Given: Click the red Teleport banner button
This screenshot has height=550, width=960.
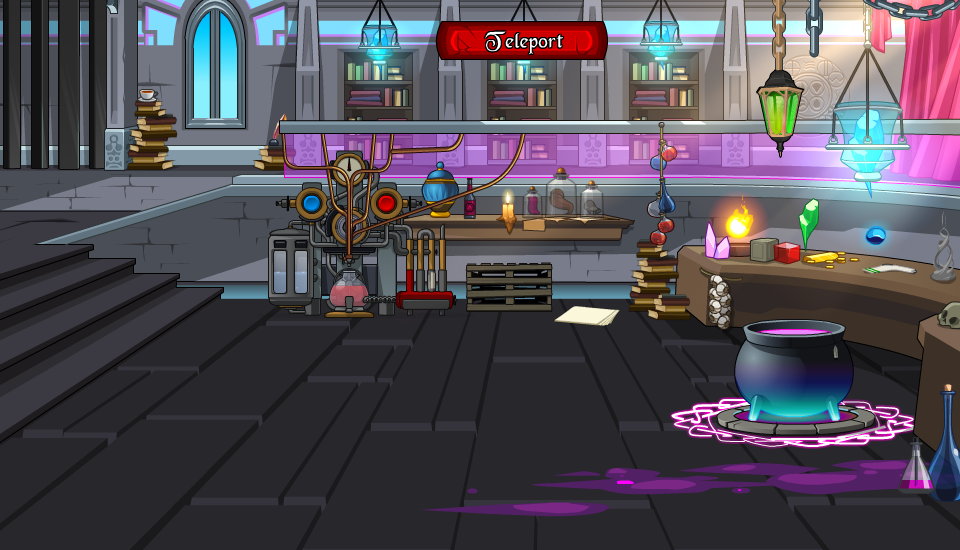Looking at the screenshot, I should (522, 42).
